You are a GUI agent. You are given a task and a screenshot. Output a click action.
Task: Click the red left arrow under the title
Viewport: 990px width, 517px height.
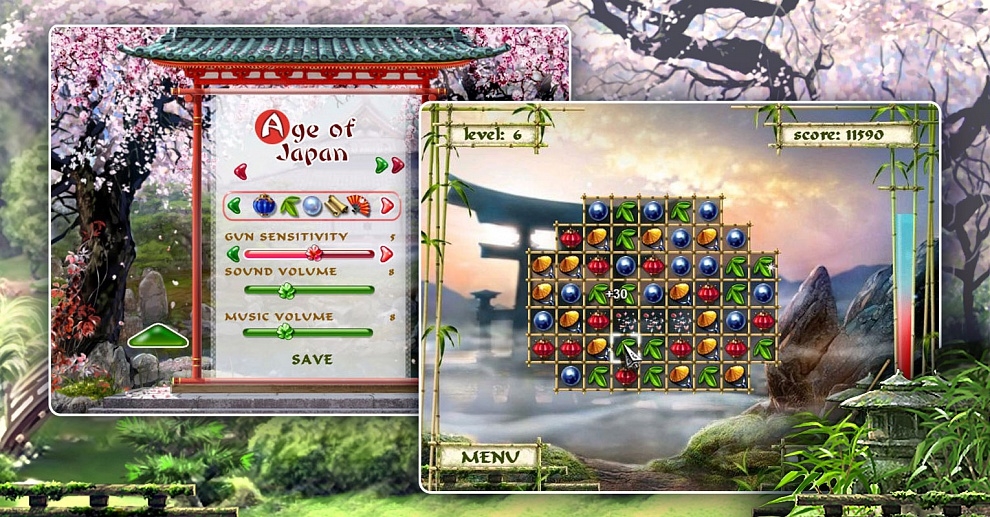pyautogui.click(x=240, y=169)
